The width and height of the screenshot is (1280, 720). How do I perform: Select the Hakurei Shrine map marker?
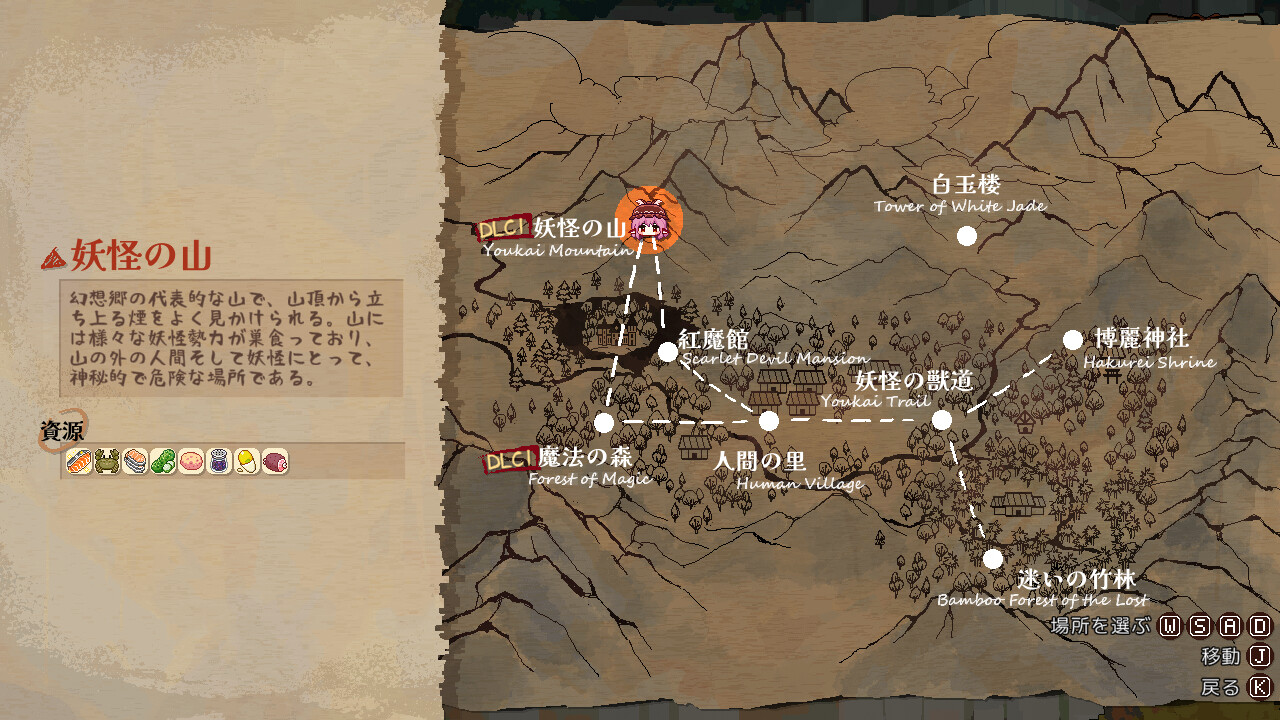(x=1073, y=340)
